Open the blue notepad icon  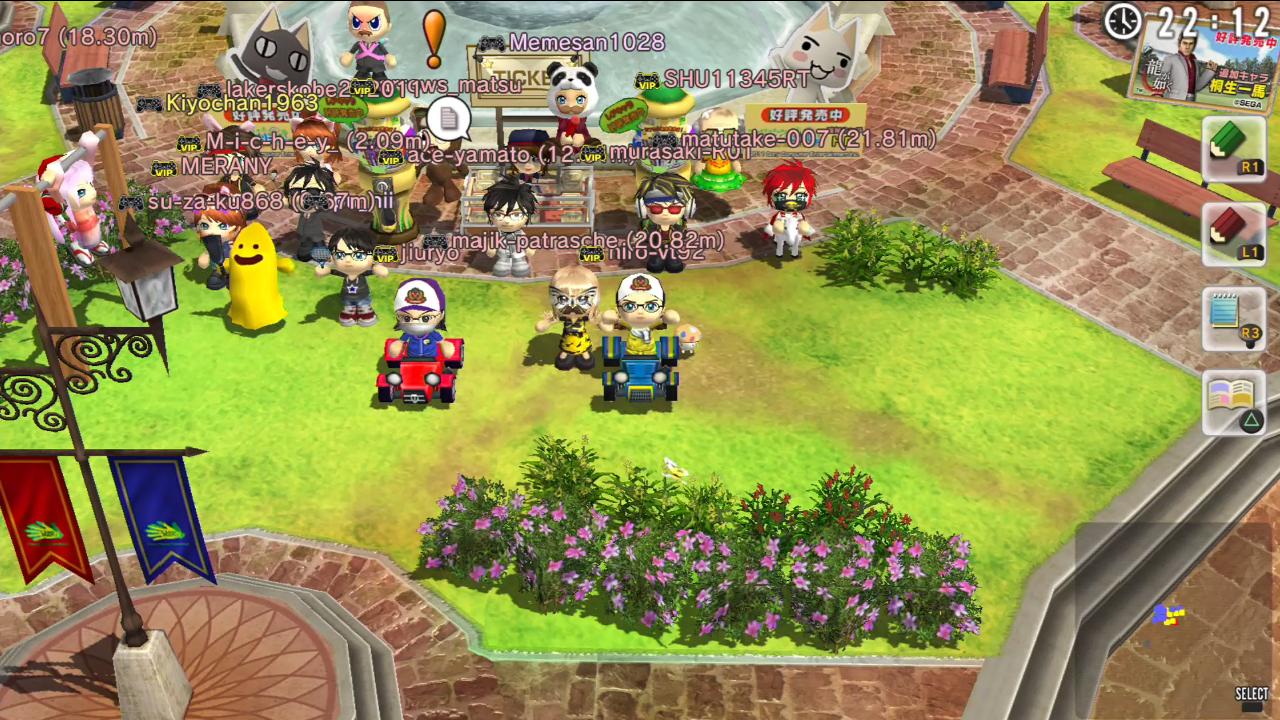(1232, 319)
